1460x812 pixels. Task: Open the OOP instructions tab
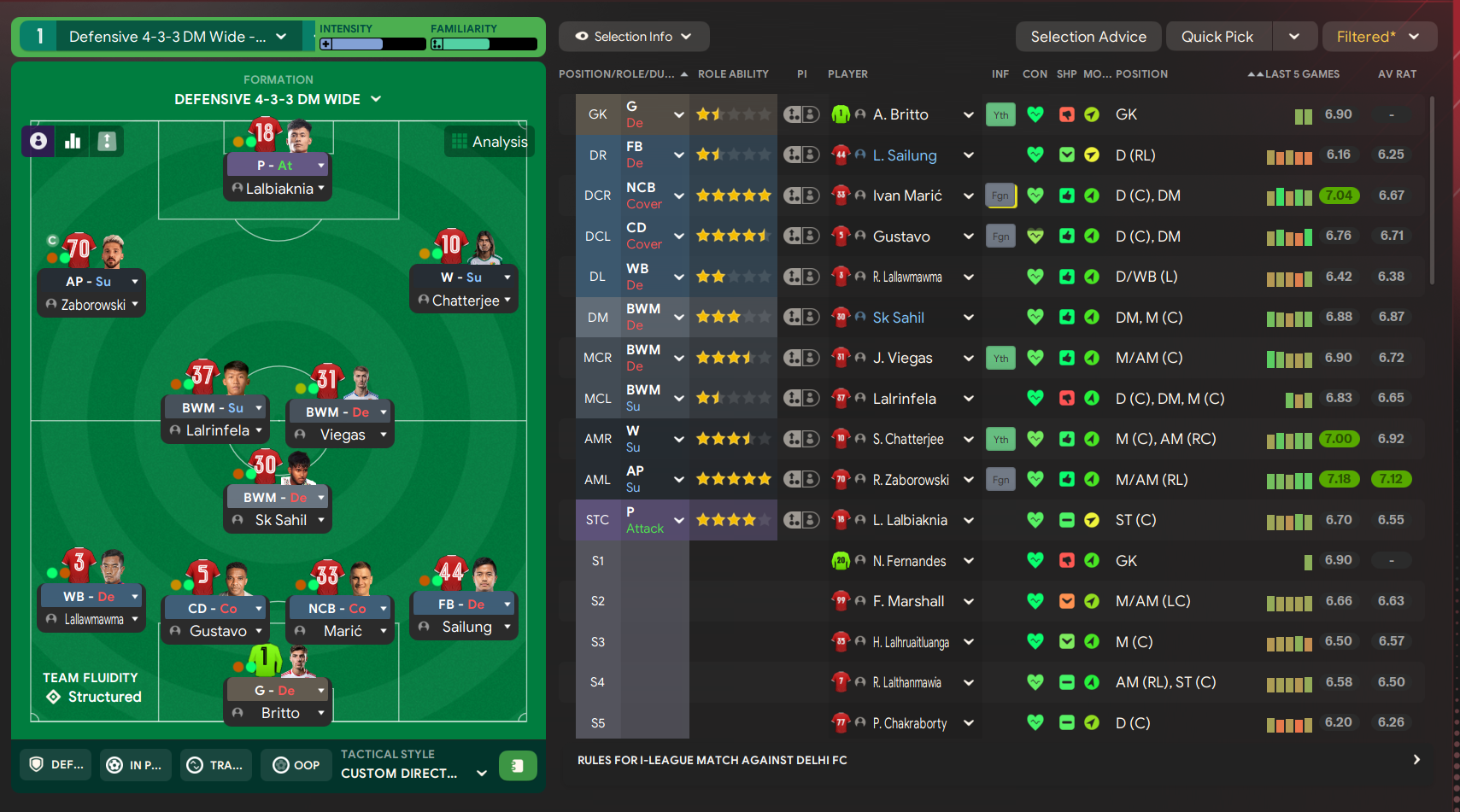[296, 765]
